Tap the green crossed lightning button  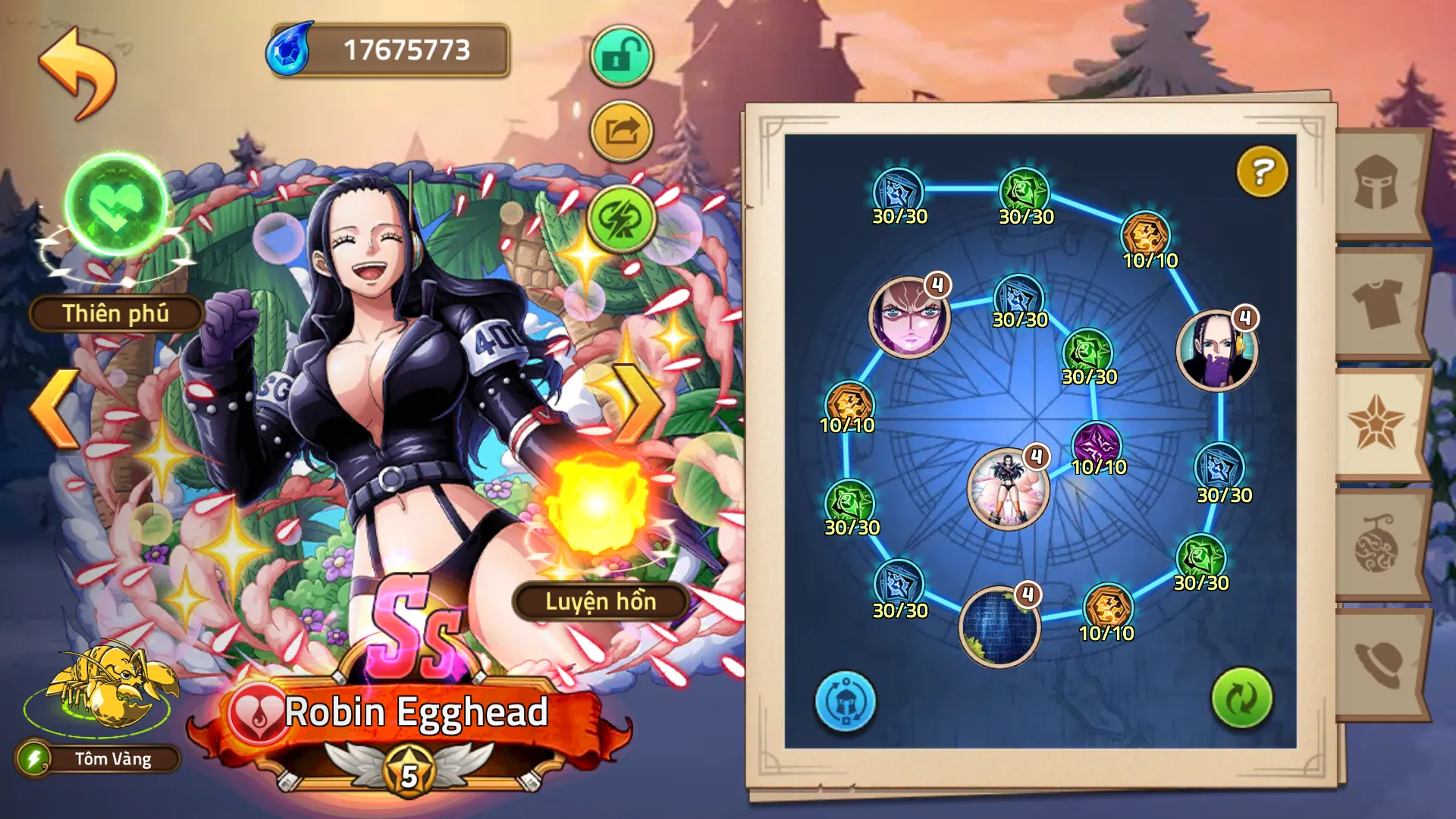coord(621,219)
